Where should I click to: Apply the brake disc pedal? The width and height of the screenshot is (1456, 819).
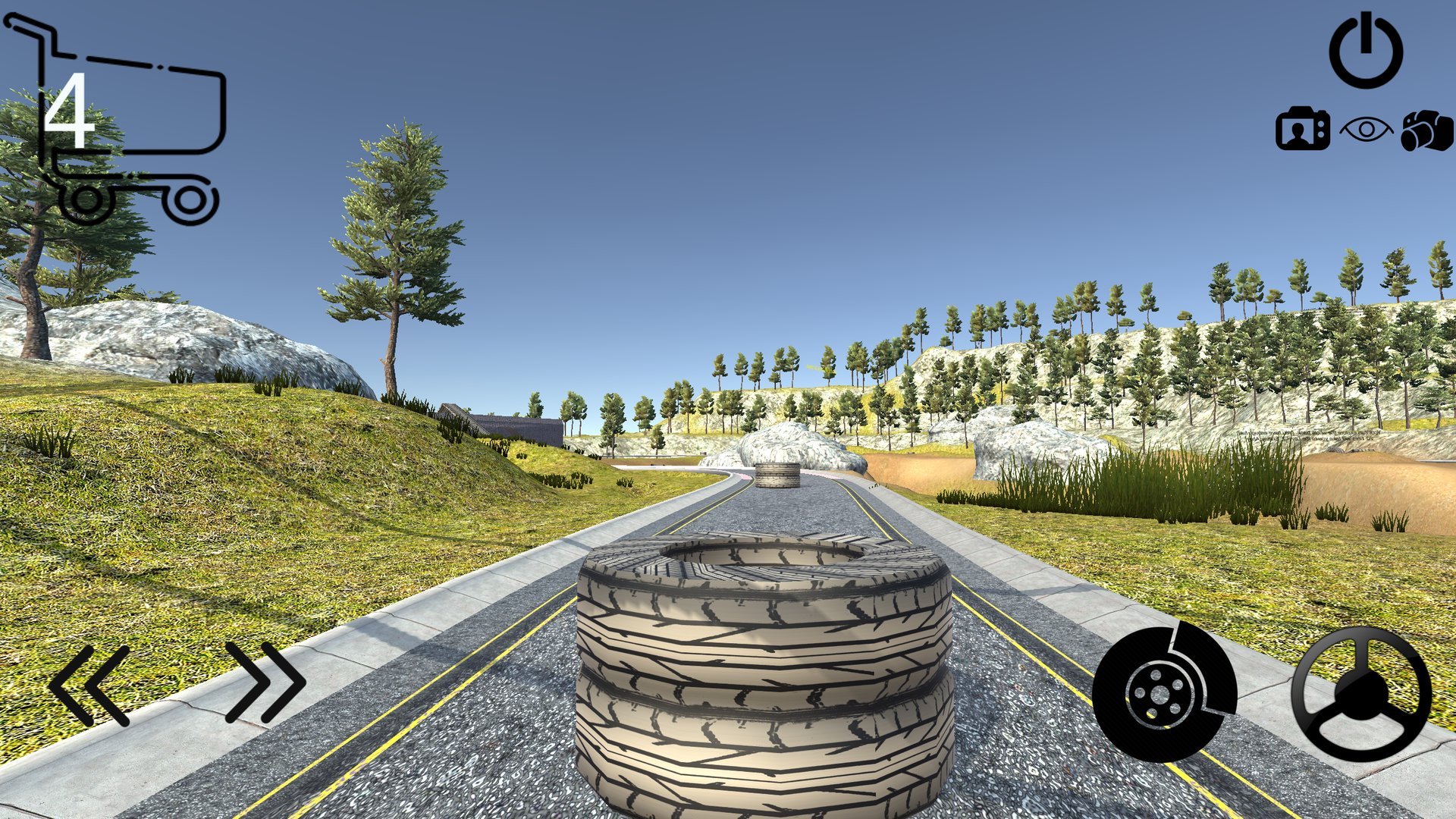click(1164, 692)
